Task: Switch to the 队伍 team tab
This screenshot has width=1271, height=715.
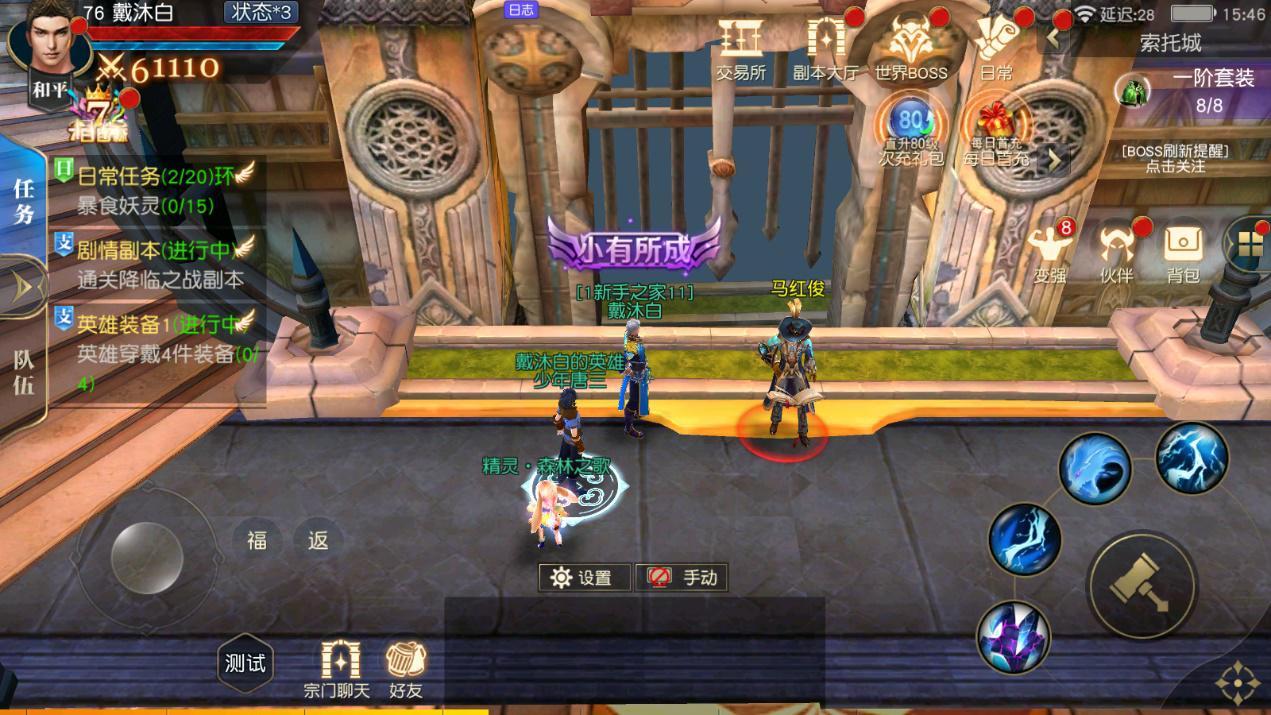Action: pyautogui.click(x=24, y=372)
